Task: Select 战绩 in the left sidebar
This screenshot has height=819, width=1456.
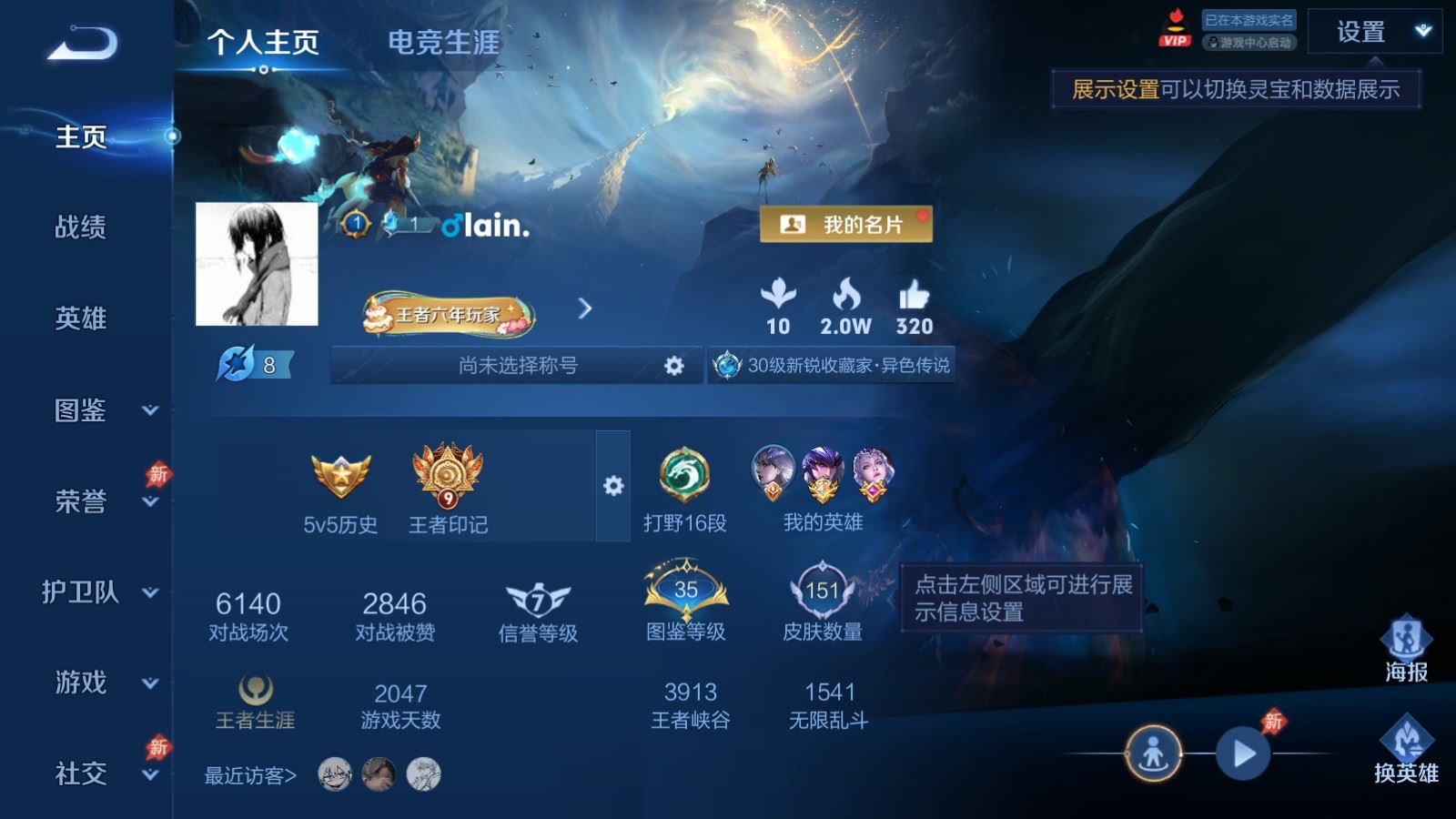Action: (x=81, y=228)
